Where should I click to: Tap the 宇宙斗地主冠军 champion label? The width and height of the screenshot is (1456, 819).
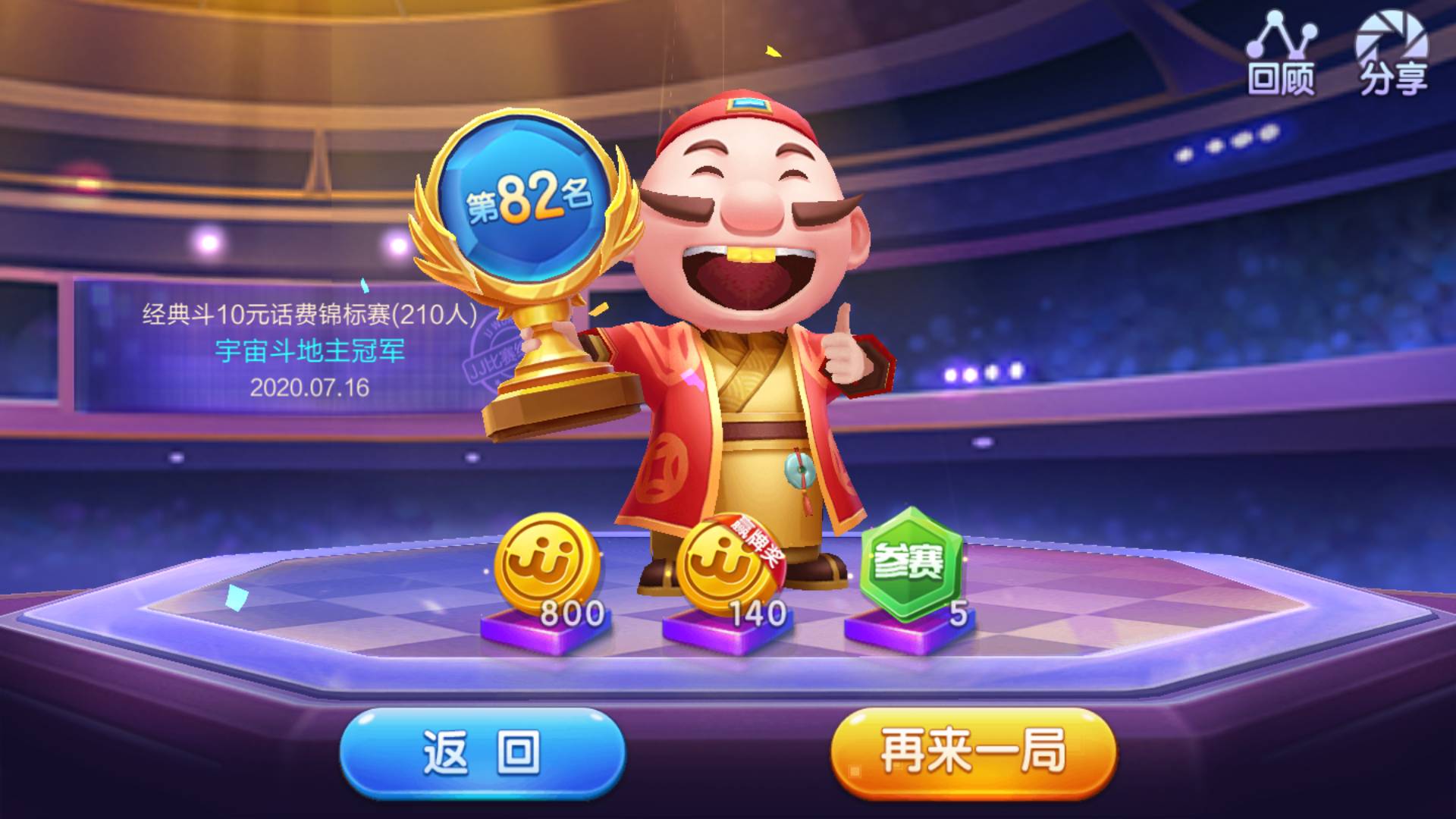[x=309, y=351]
